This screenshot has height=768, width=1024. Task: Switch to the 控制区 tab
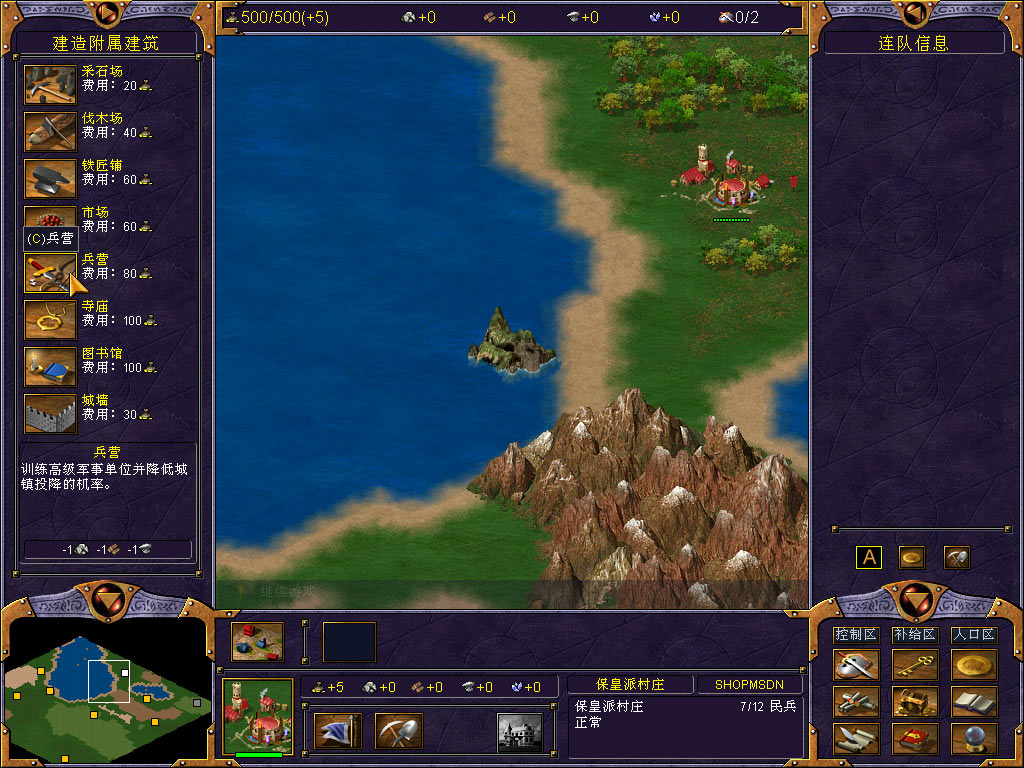[x=855, y=635]
